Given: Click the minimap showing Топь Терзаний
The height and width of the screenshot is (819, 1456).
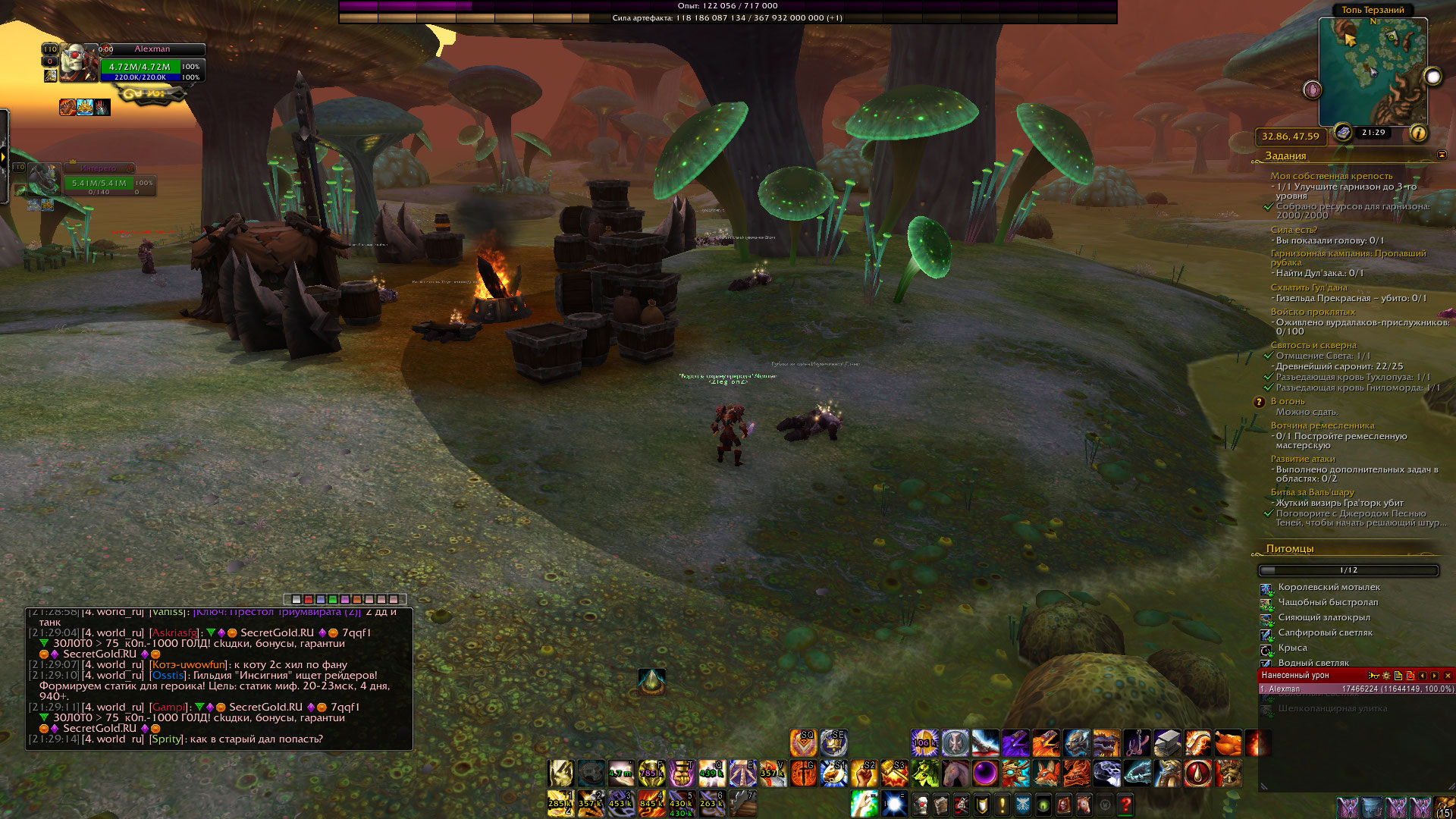Looking at the screenshot, I should (1373, 72).
